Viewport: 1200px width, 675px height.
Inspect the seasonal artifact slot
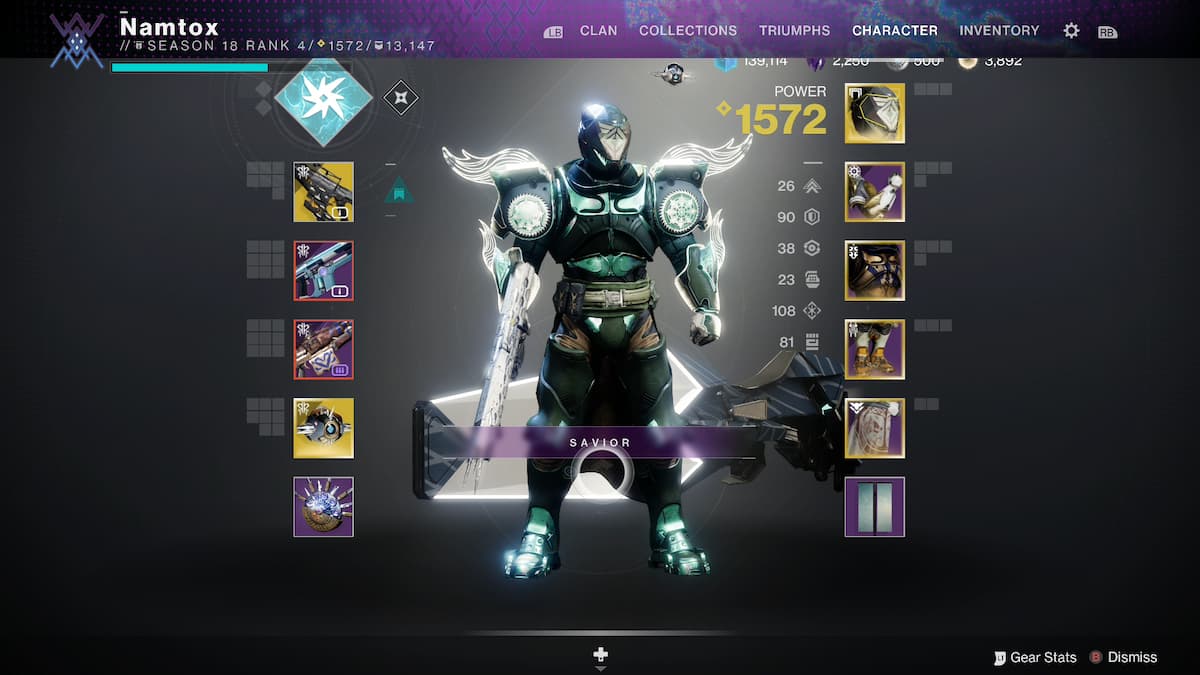pyautogui.click(x=323, y=506)
